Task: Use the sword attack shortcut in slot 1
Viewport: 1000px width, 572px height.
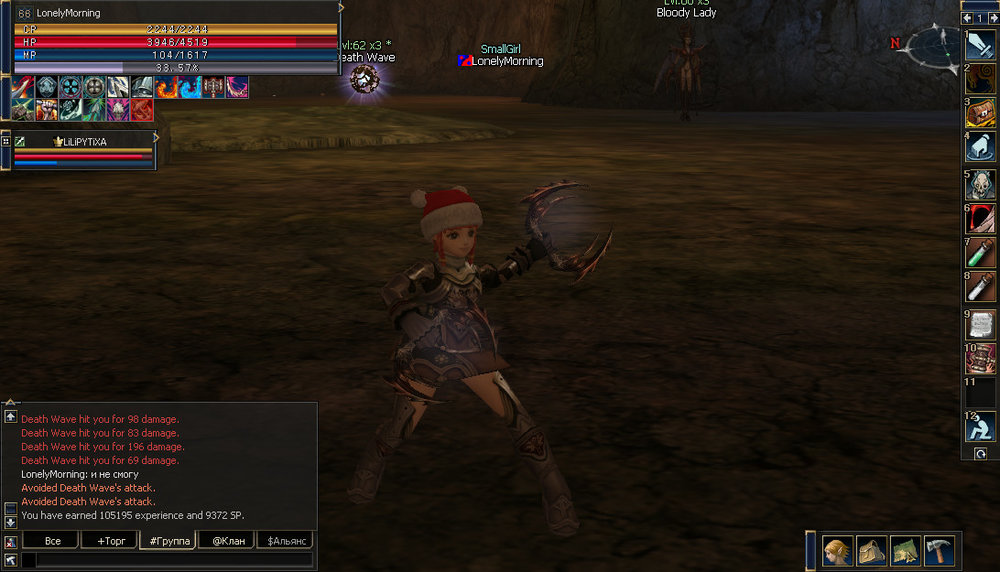Action: (981, 45)
